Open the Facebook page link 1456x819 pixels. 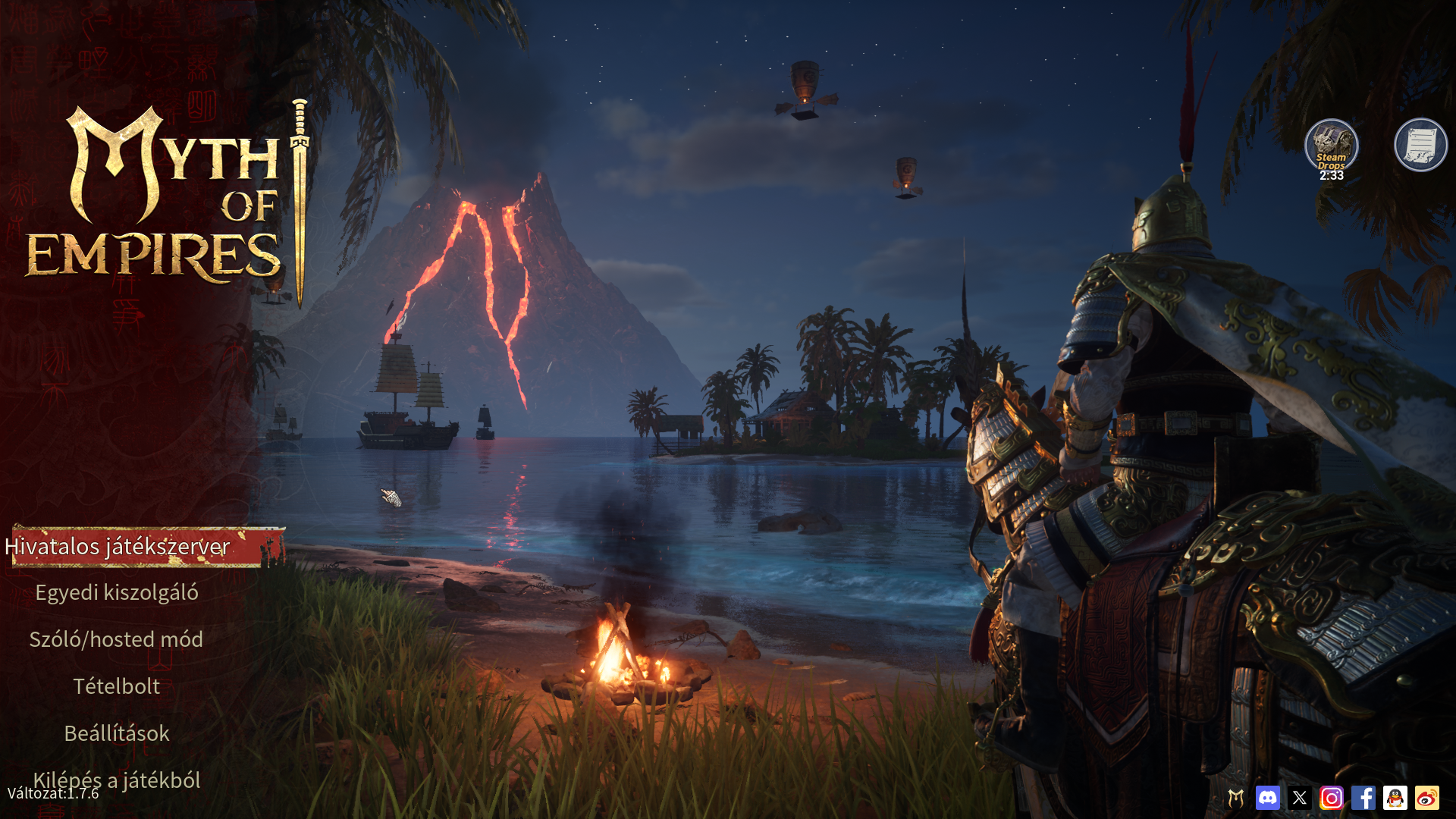point(1363,798)
